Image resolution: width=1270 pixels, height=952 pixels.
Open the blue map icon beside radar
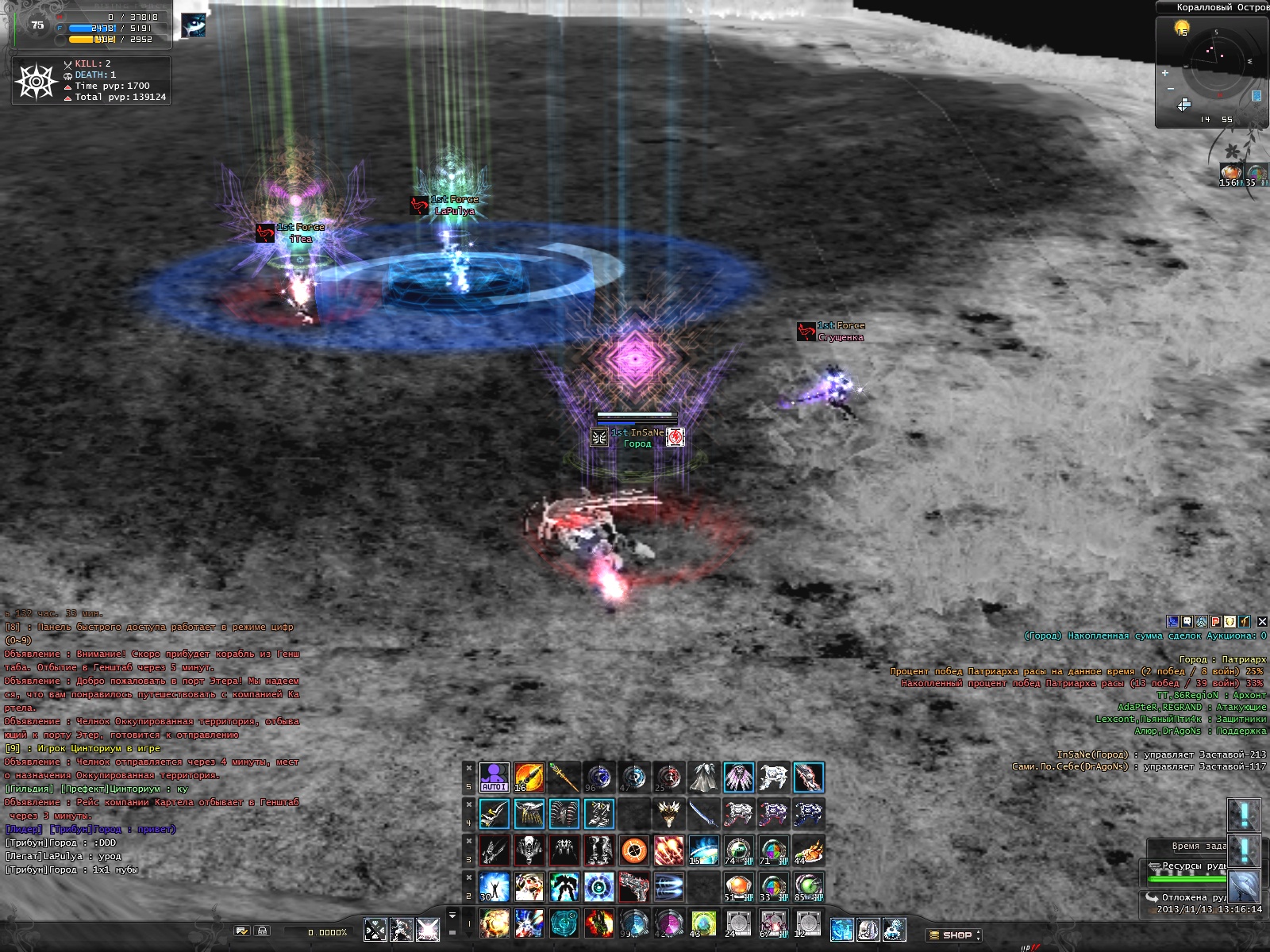tap(1257, 96)
